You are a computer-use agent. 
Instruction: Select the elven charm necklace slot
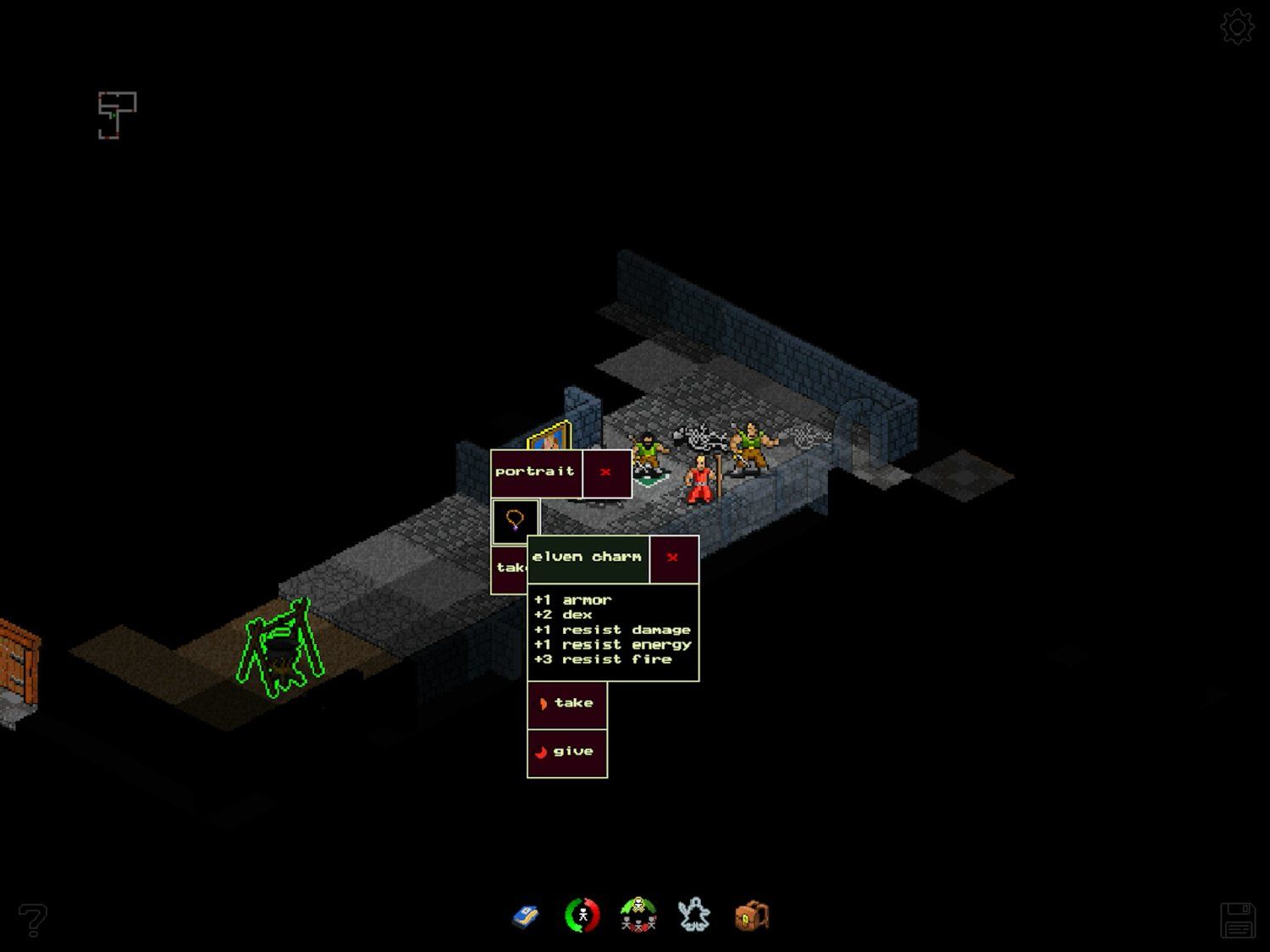[x=515, y=520]
